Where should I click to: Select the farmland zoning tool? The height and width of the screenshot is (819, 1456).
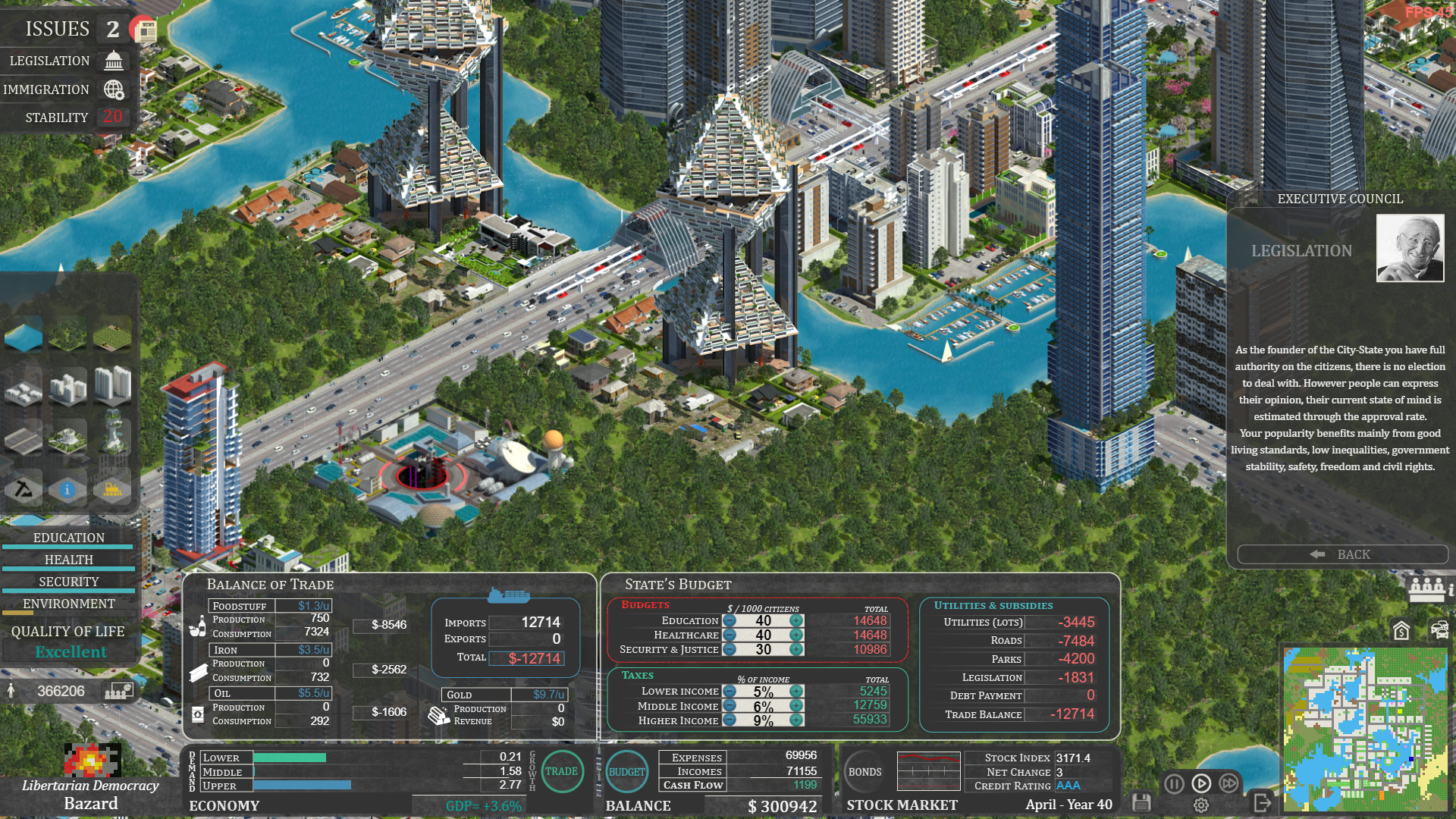112,337
